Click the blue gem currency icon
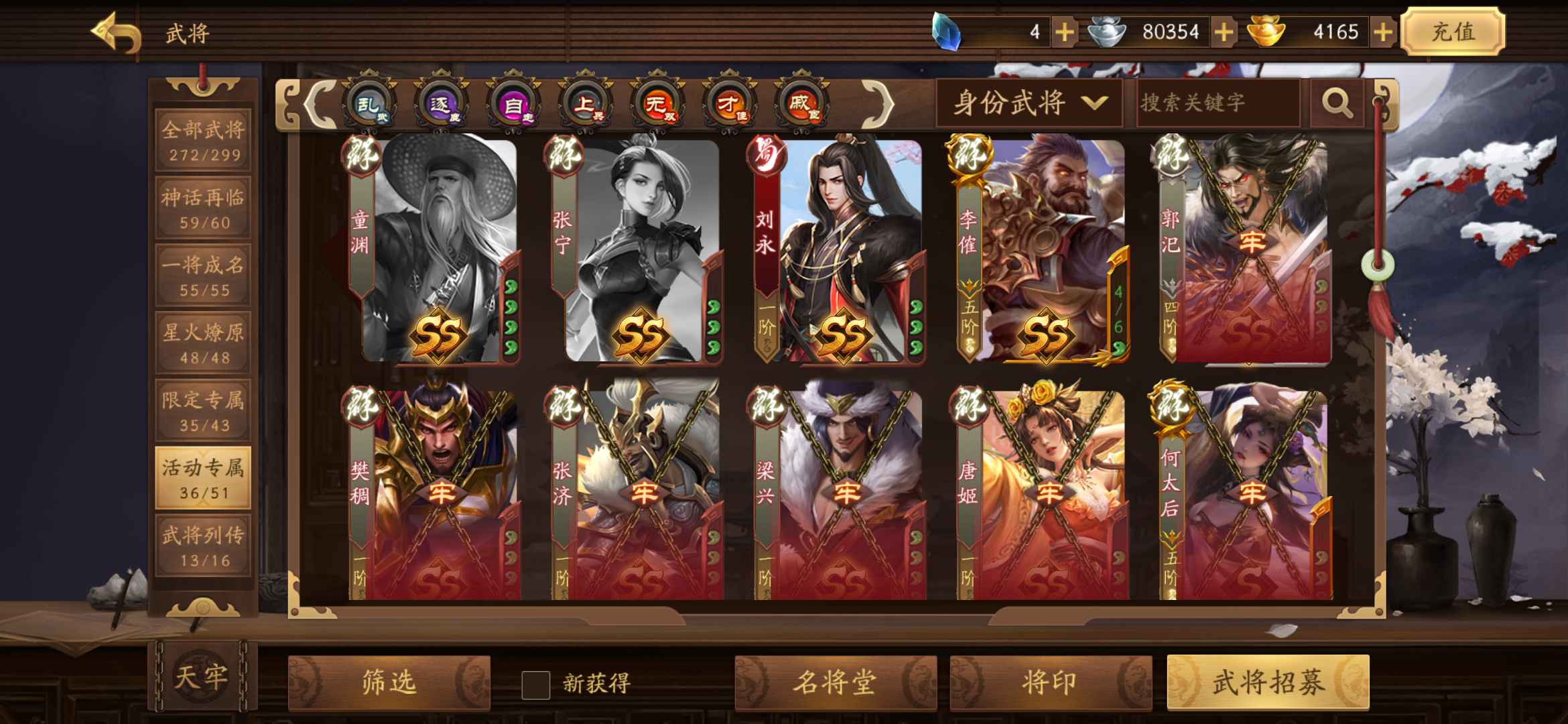 click(947, 29)
